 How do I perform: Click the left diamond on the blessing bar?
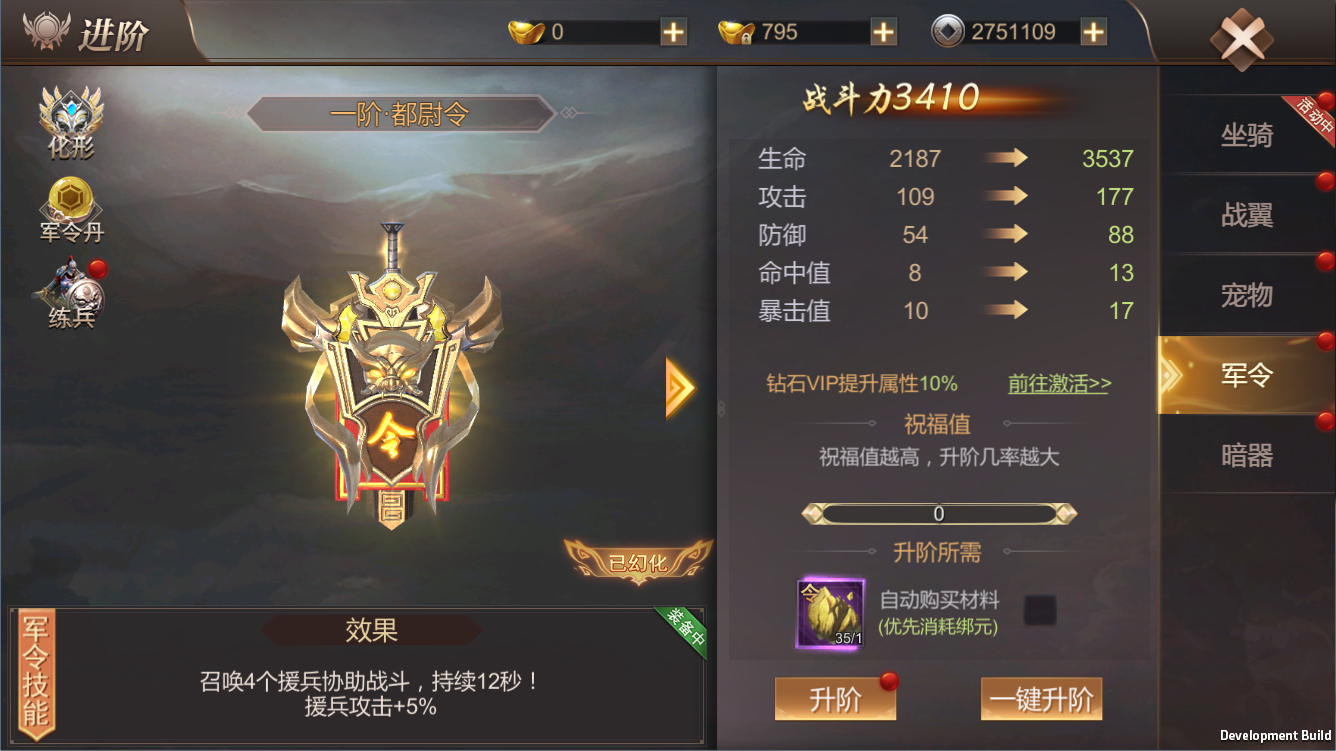point(812,513)
